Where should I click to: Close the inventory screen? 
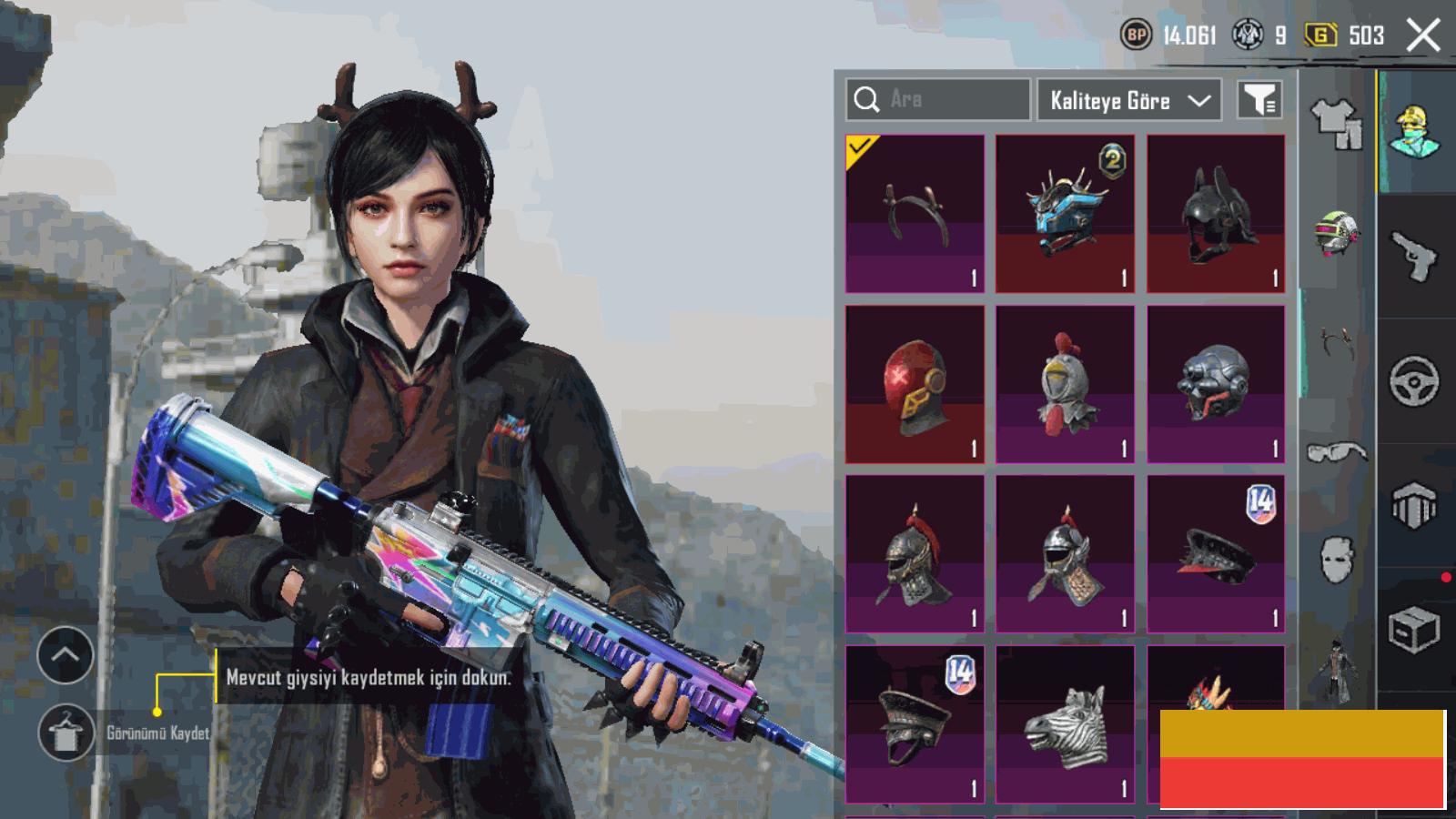[1422, 35]
